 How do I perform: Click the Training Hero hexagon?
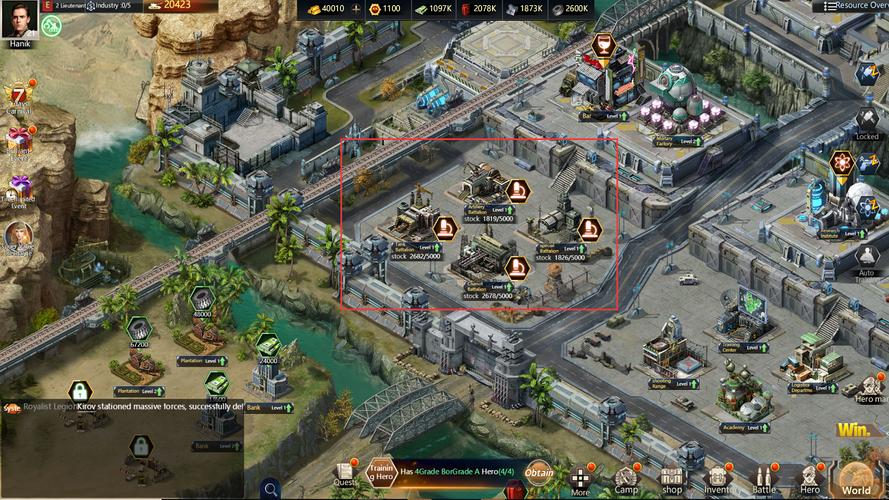tap(381, 470)
